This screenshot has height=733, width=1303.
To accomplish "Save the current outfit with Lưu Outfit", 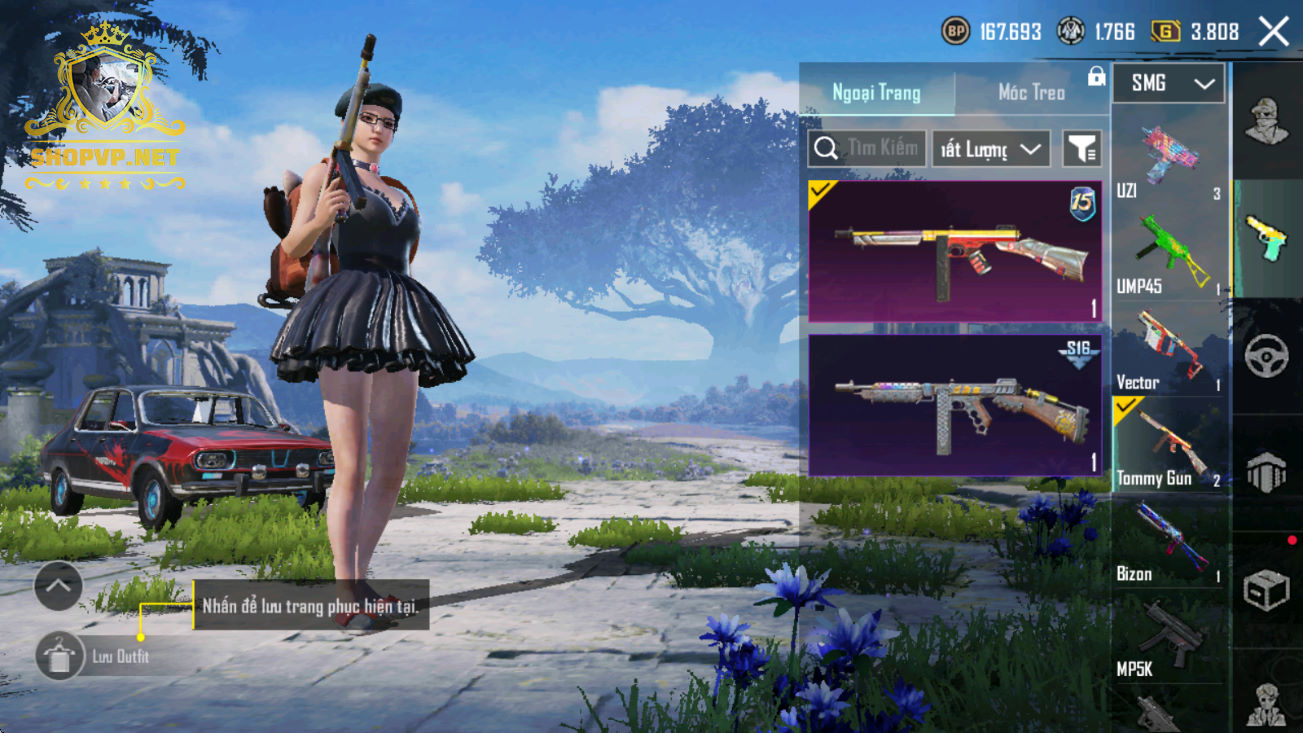I will click(60, 657).
